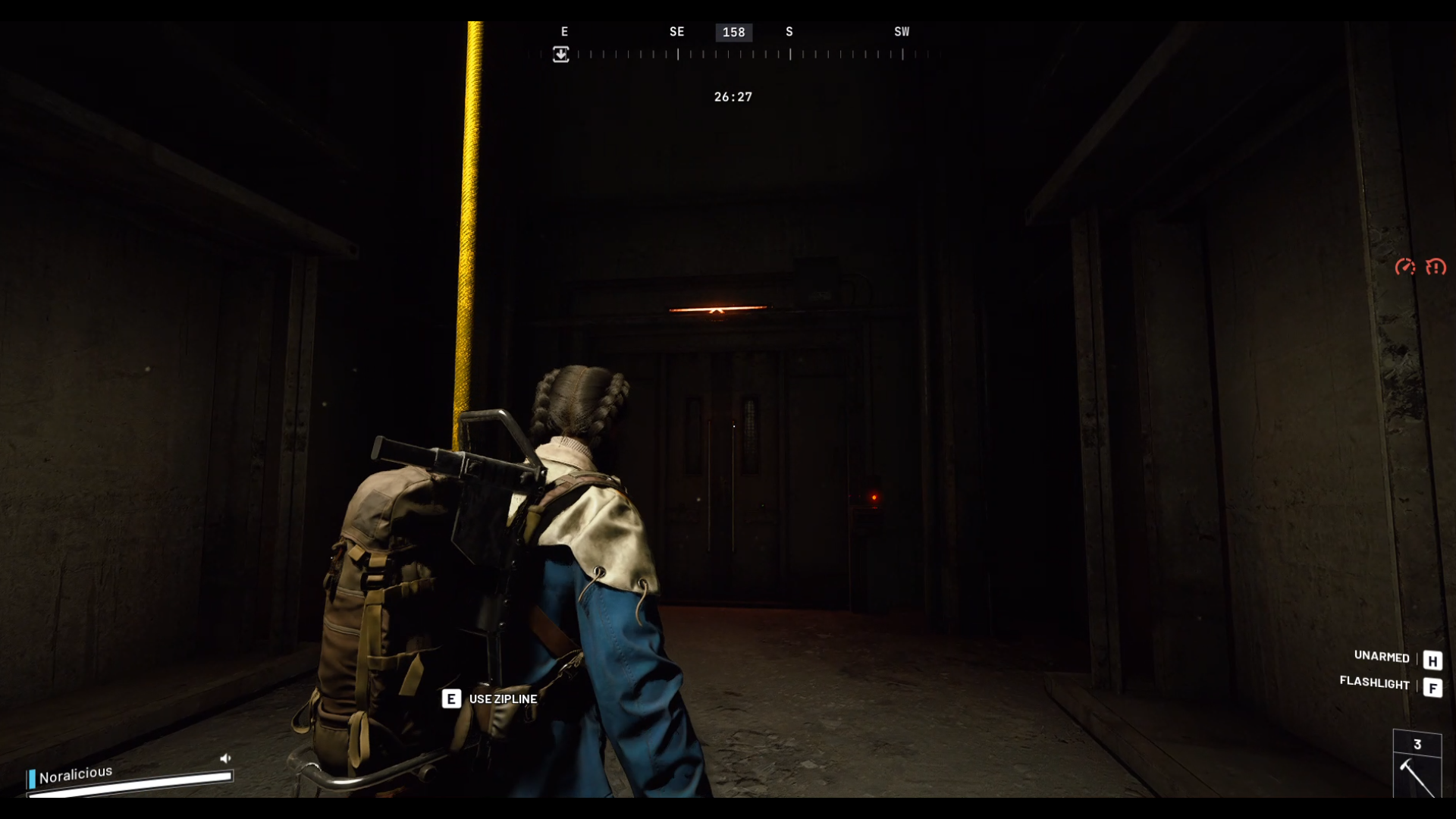Select the pickaxe in slot 3
Viewport: 1456px width, 819px height.
tap(1417, 776)
